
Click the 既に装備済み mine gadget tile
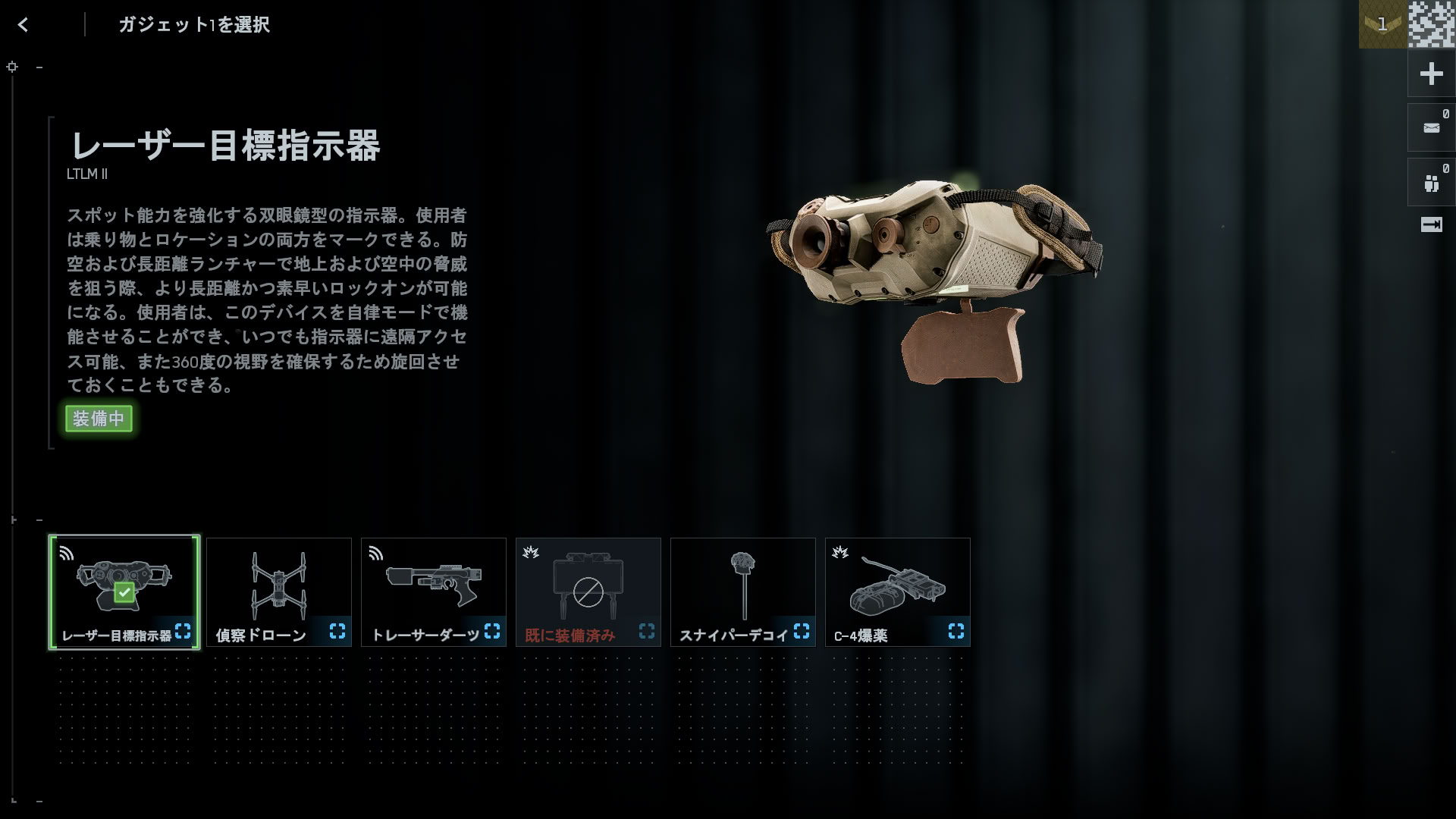click(588, 591)
